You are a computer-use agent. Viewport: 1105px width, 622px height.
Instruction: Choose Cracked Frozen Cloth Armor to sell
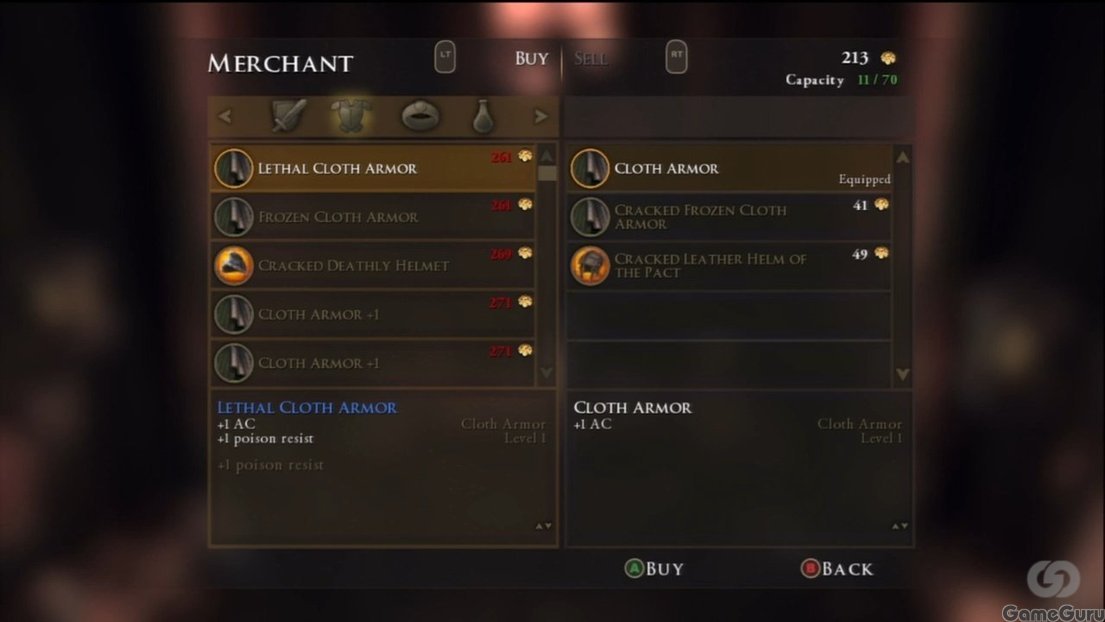pos(728,217)
